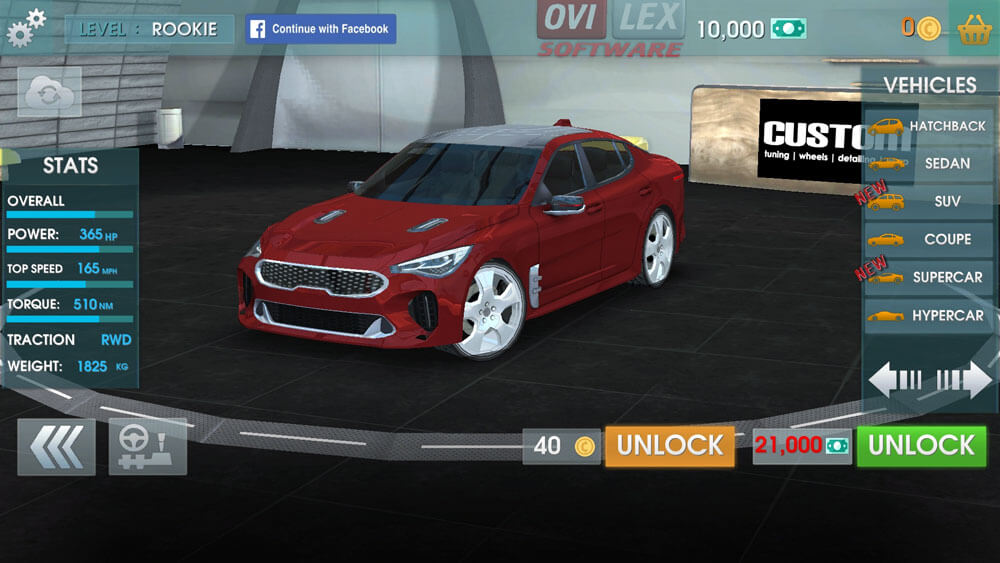1000x563 pixels.
Task: Unlock the car with 40 coins
Action: tap(669, 446)
